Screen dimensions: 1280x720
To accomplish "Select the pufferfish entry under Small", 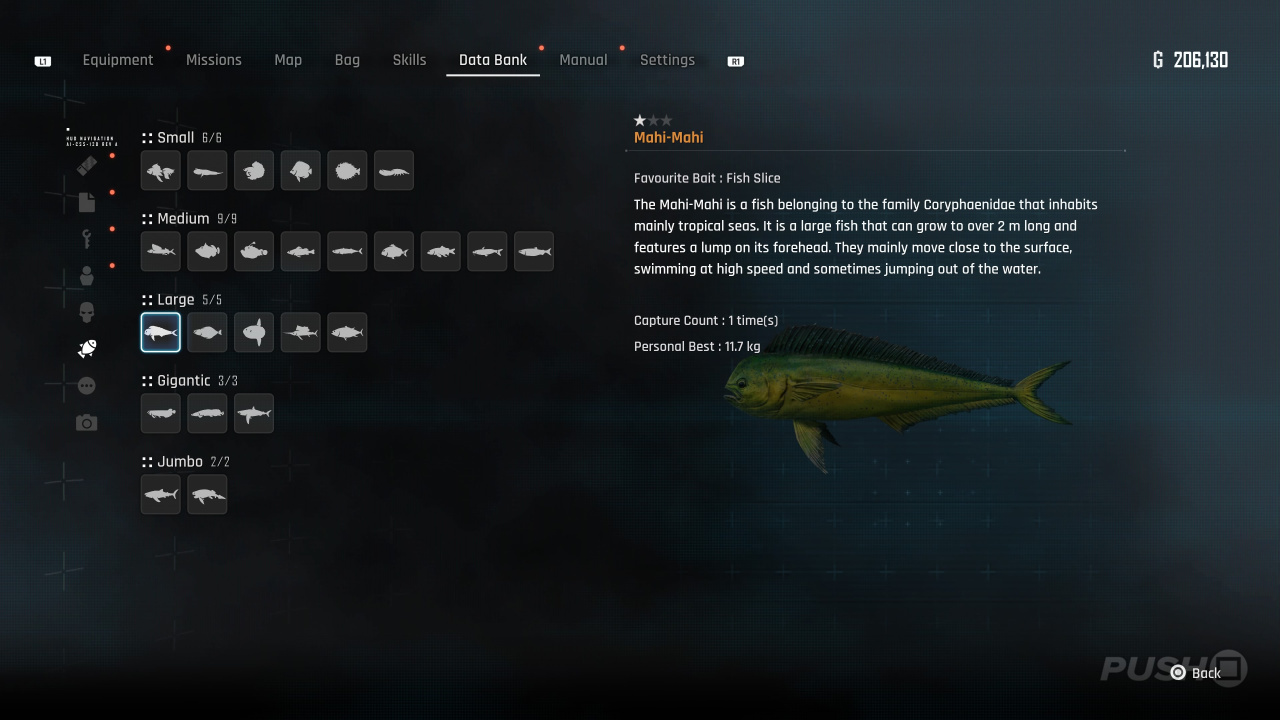I will pos(347,171).
